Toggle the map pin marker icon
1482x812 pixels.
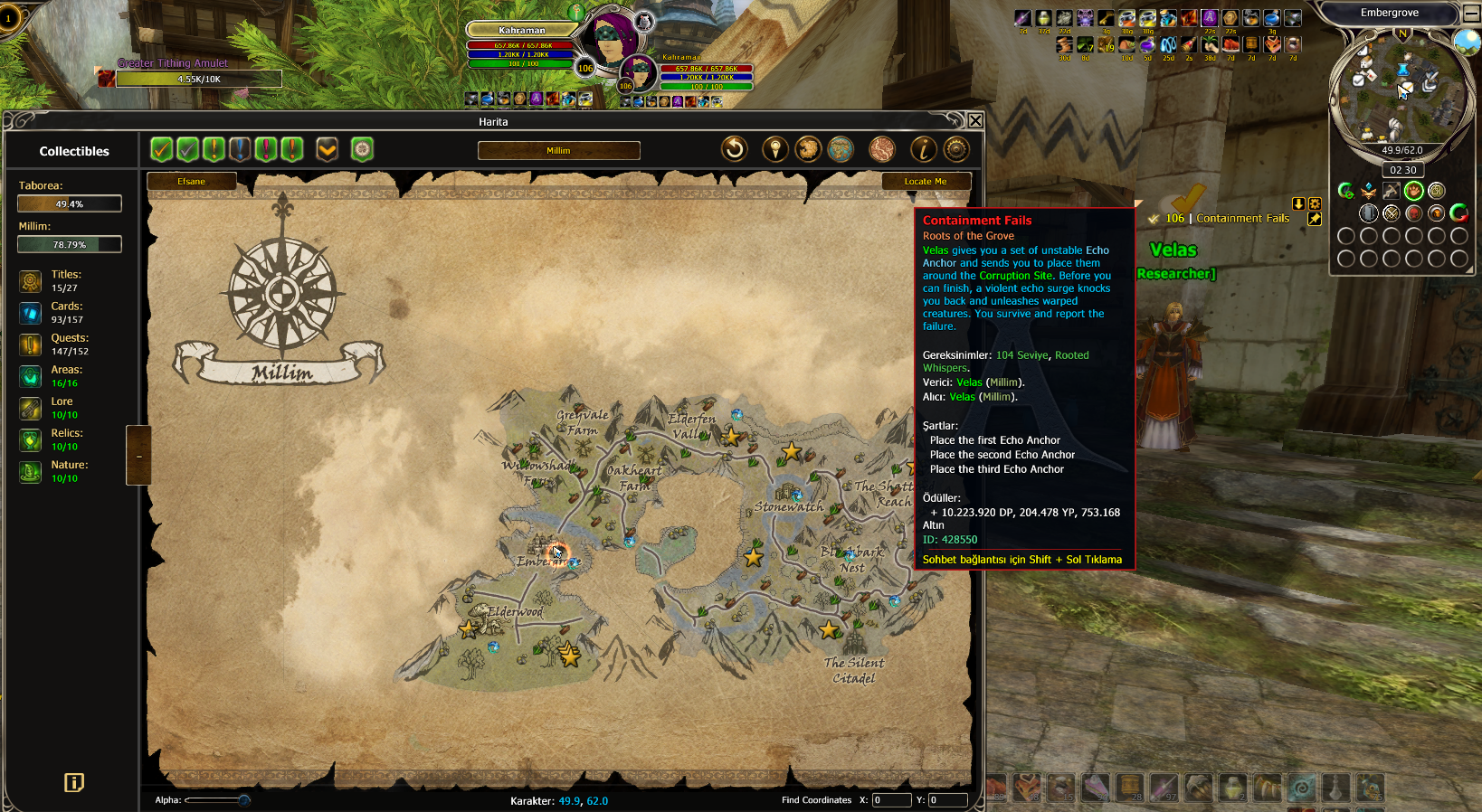(x=774, y=149)
